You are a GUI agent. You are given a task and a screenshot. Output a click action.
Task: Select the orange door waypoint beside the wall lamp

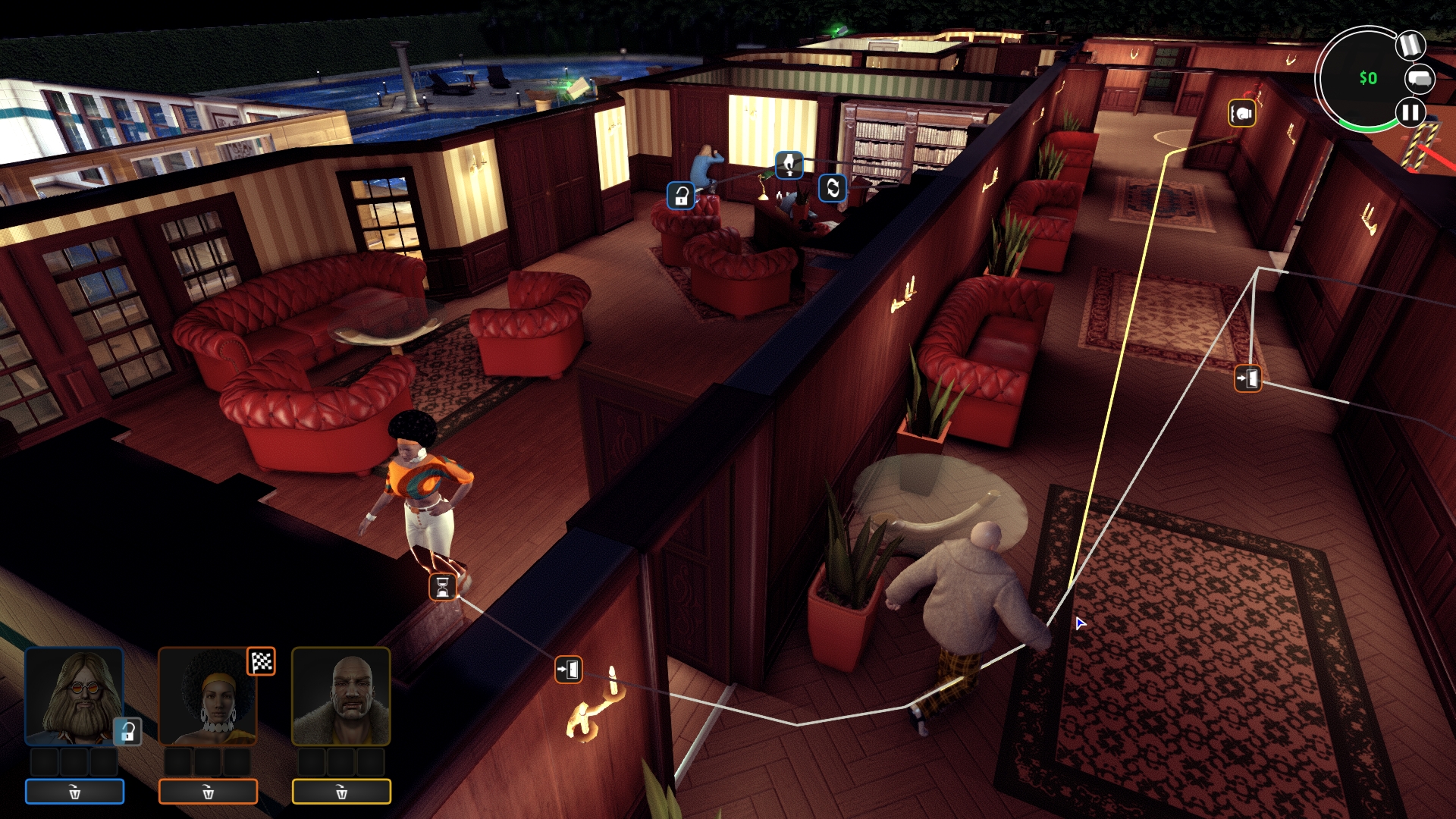tap(568, 670)
